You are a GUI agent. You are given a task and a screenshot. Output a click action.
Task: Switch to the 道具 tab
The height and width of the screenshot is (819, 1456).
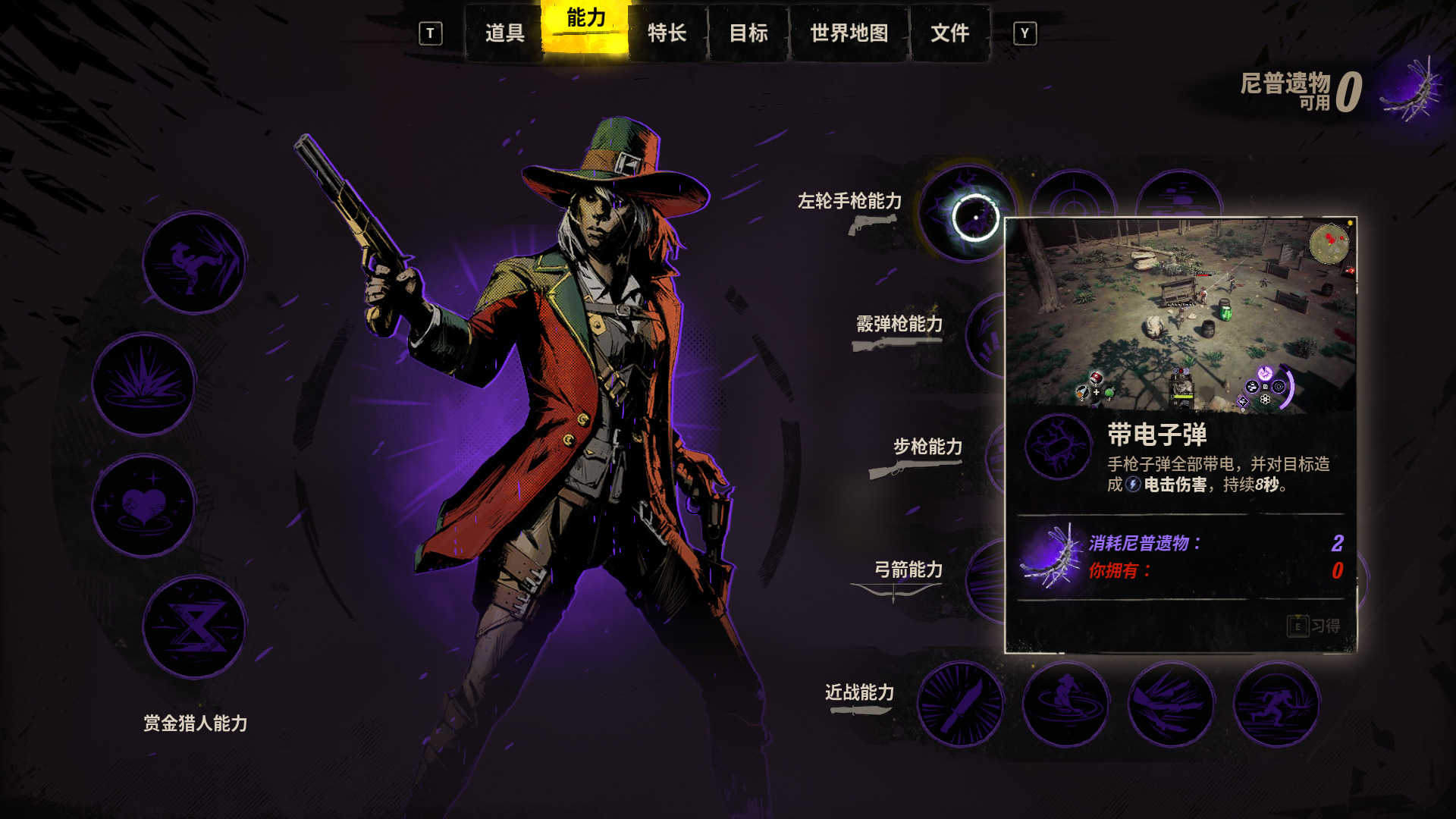click(504, 33)
